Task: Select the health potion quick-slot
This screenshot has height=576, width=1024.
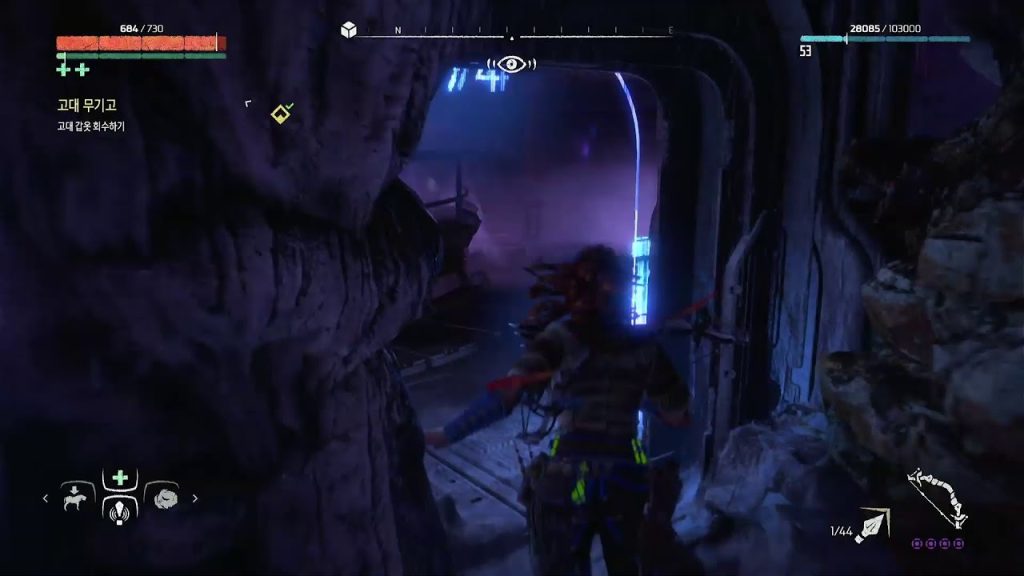Action: pos(120,478)
